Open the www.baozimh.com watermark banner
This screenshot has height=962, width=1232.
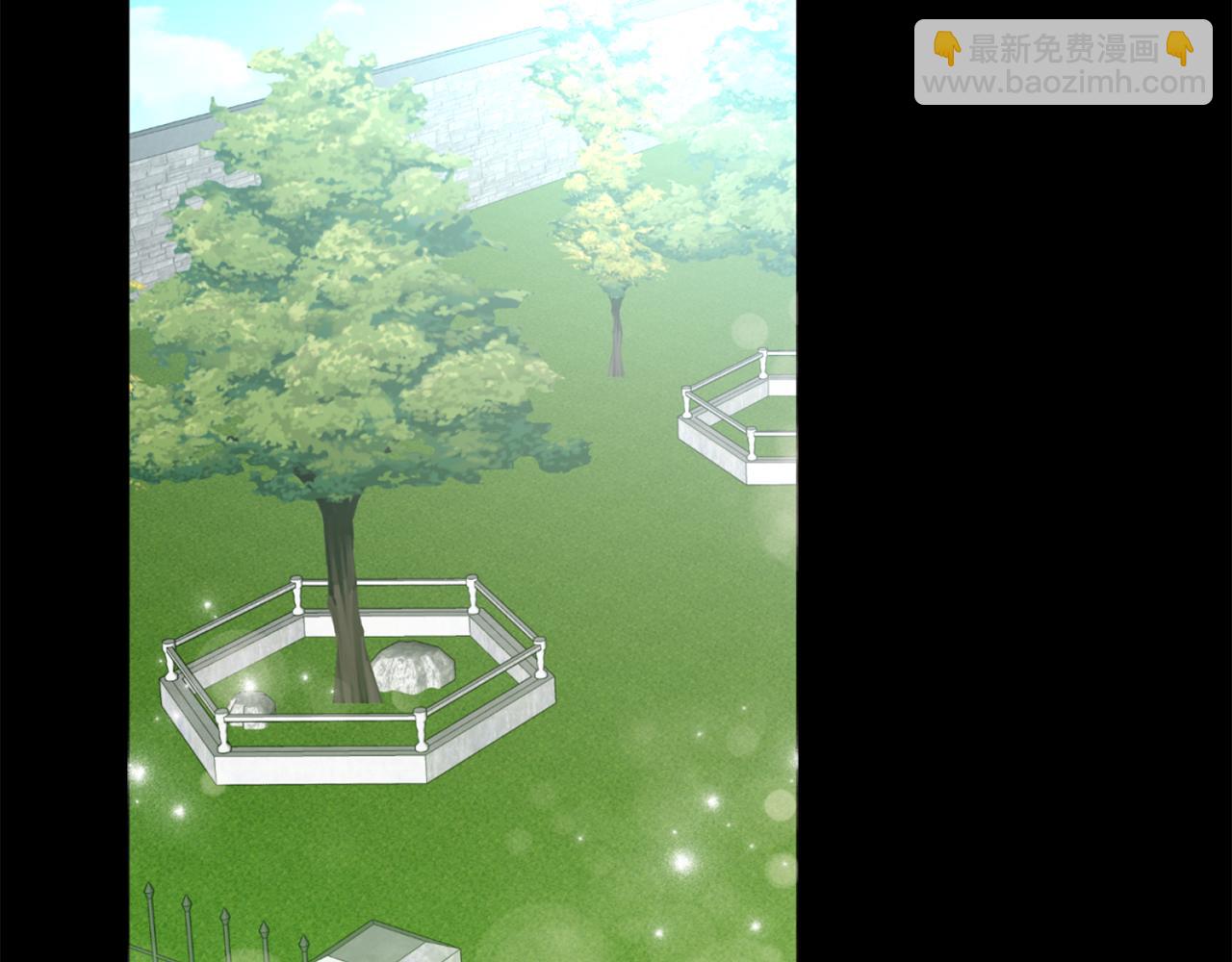tap(1063, 63)
